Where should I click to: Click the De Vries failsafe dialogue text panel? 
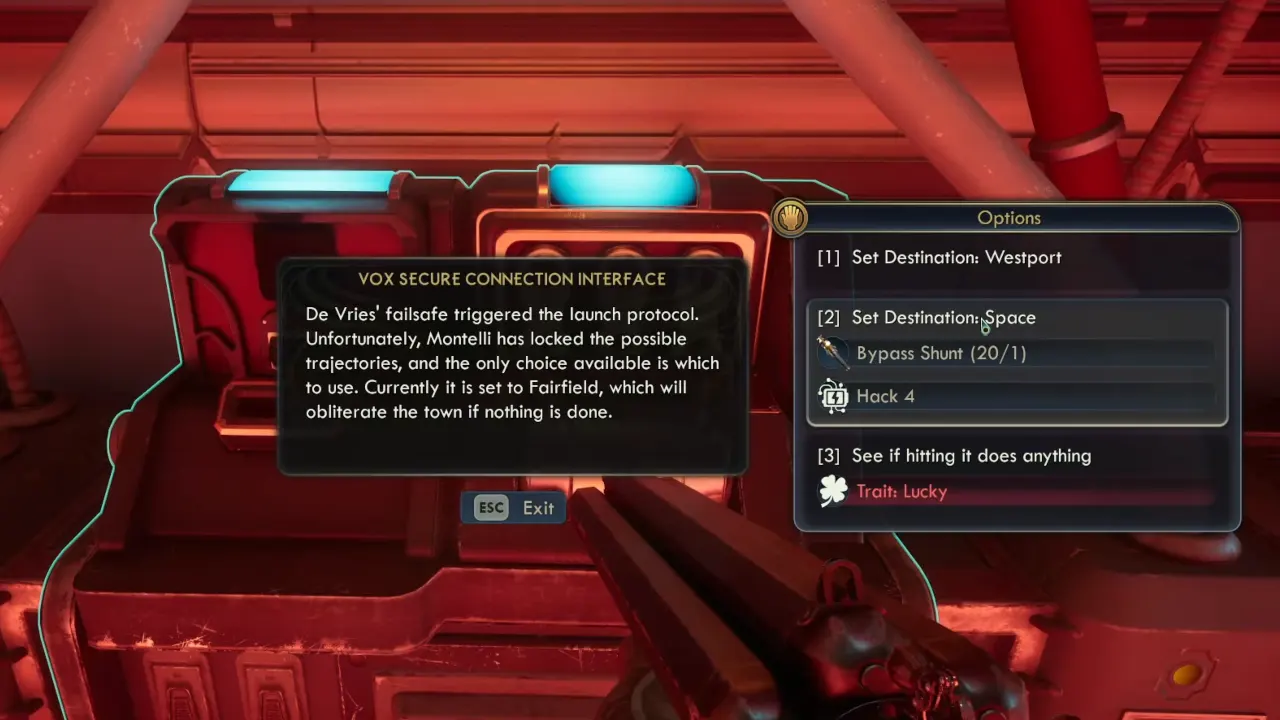click(512, 363)
